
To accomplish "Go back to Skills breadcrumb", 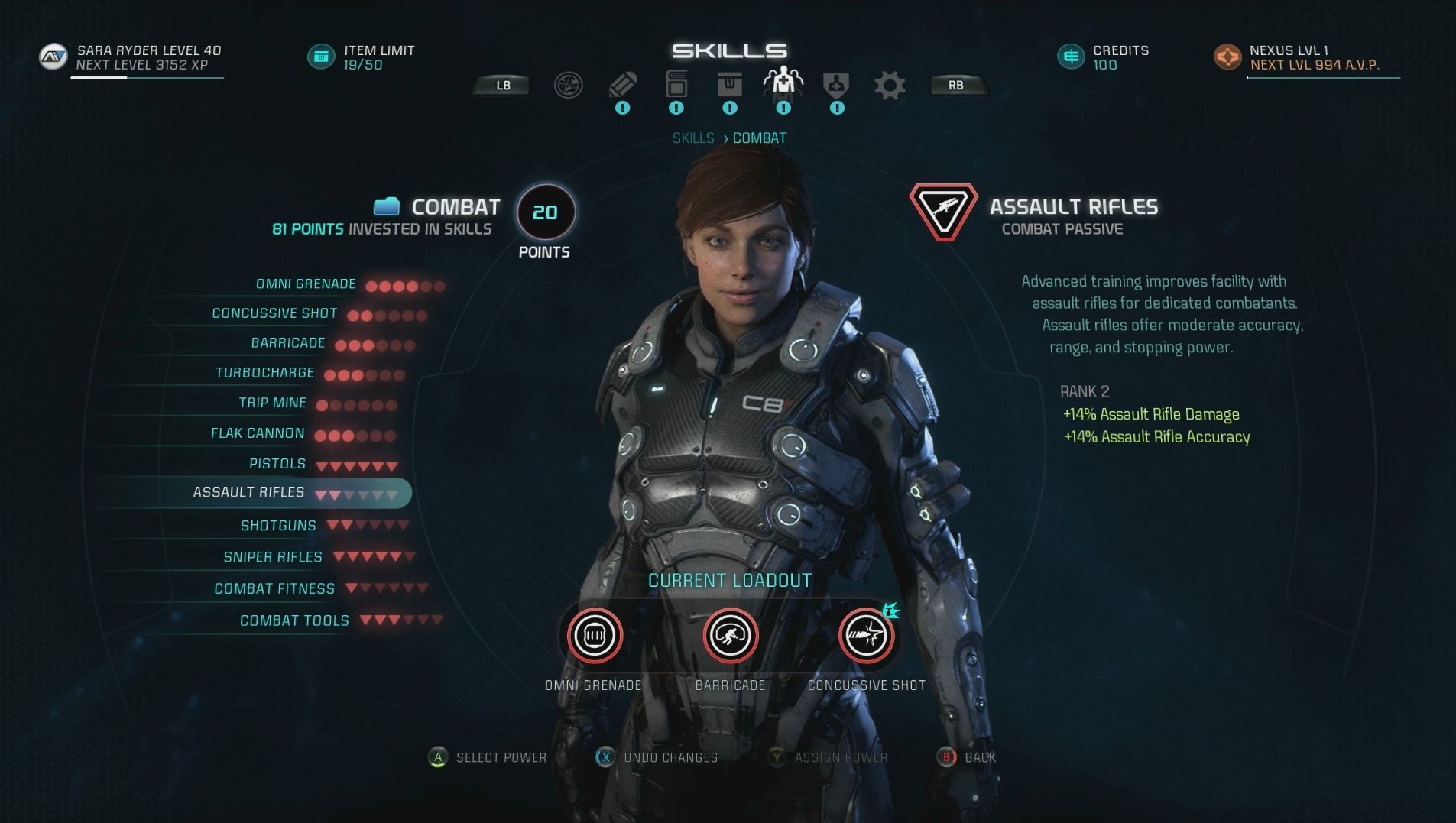I will tap(692, 138).
